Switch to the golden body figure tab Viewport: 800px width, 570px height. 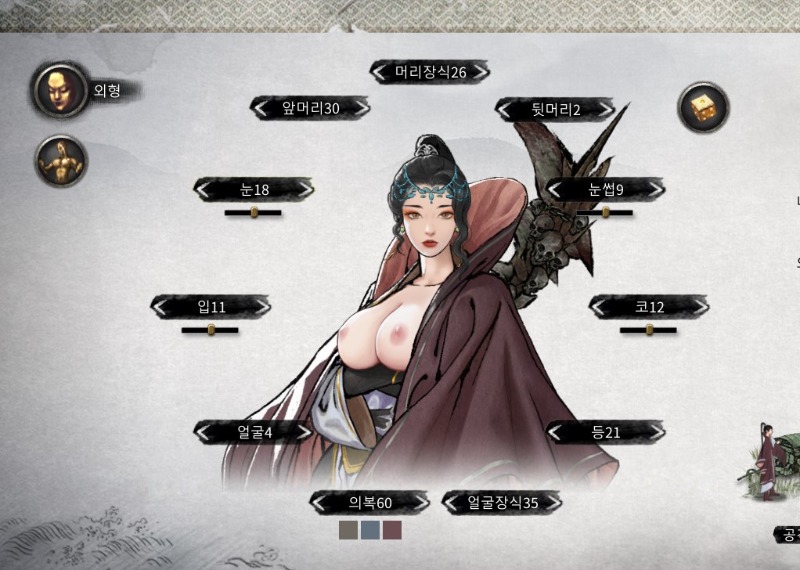(61, 160)
